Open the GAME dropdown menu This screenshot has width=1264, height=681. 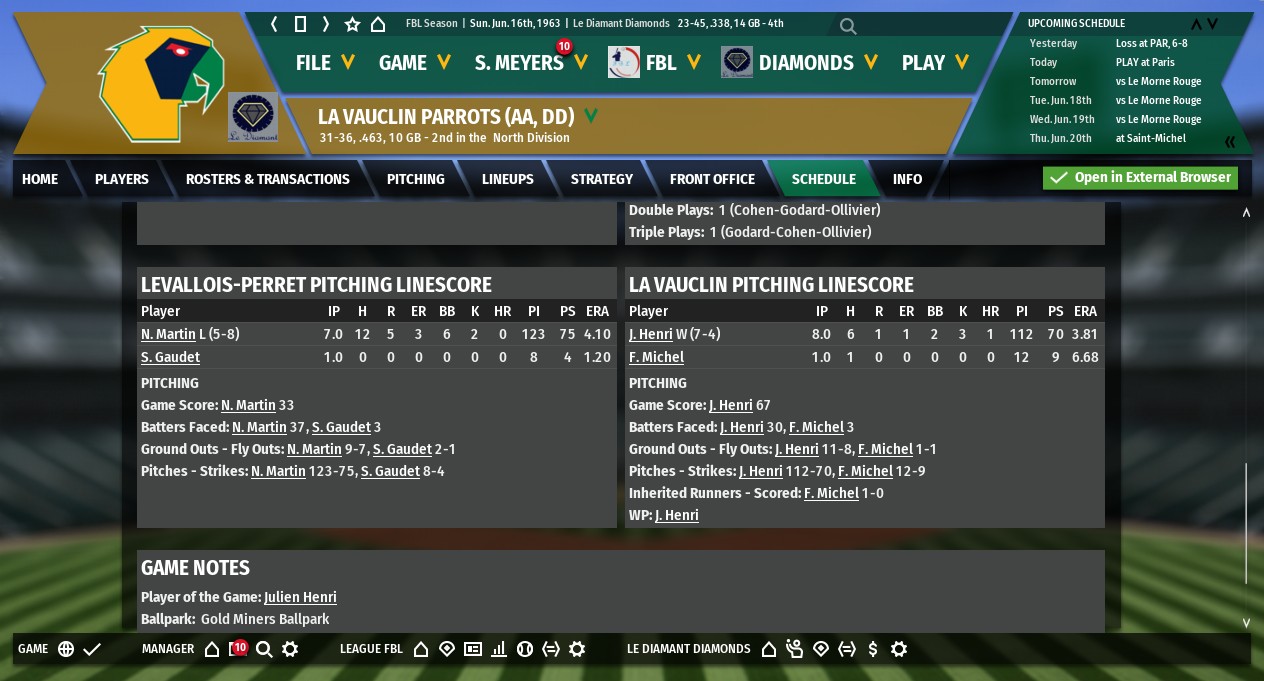(414, 63)
